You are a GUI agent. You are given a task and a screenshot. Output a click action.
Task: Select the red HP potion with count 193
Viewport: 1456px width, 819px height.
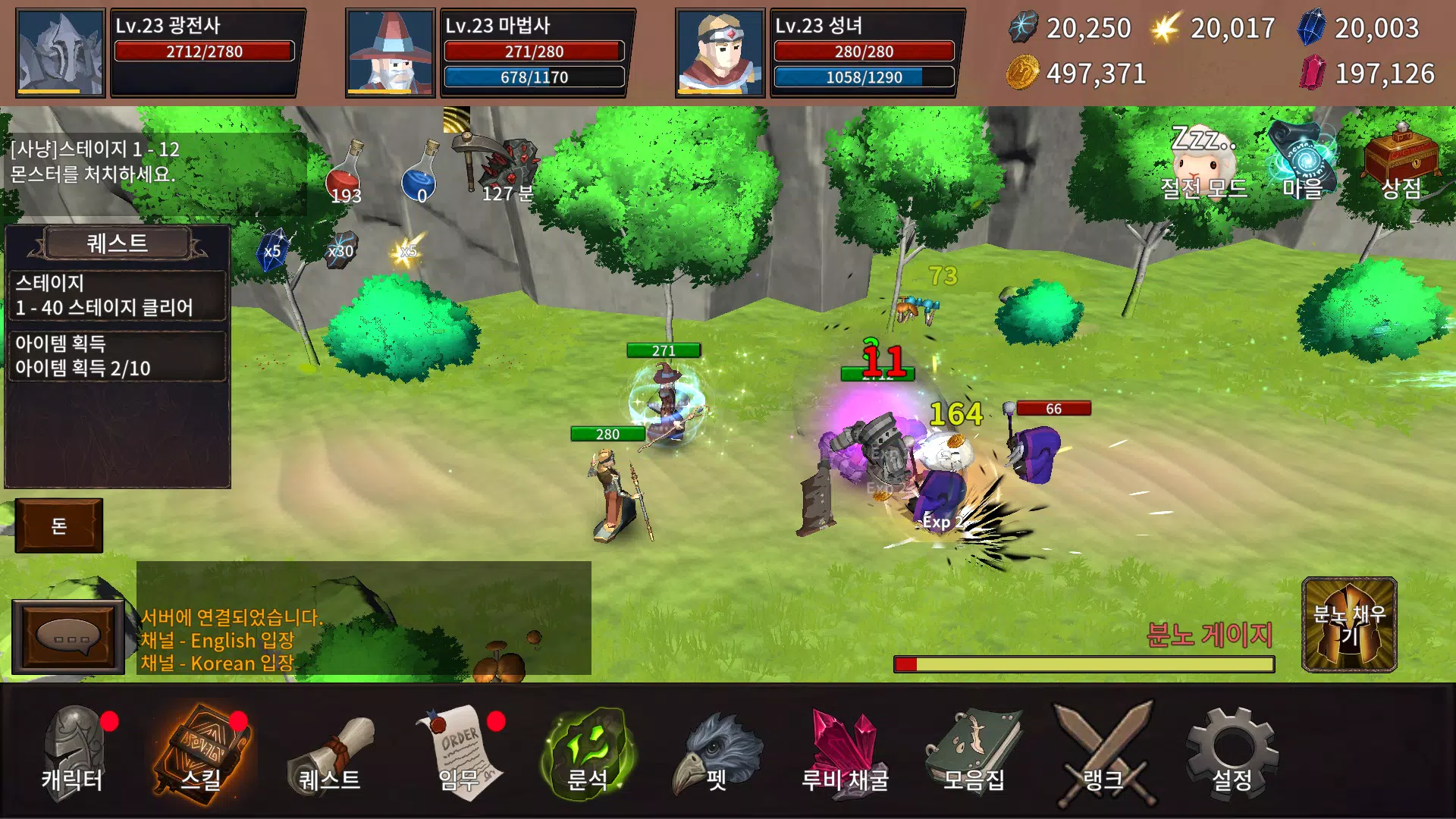345,171
